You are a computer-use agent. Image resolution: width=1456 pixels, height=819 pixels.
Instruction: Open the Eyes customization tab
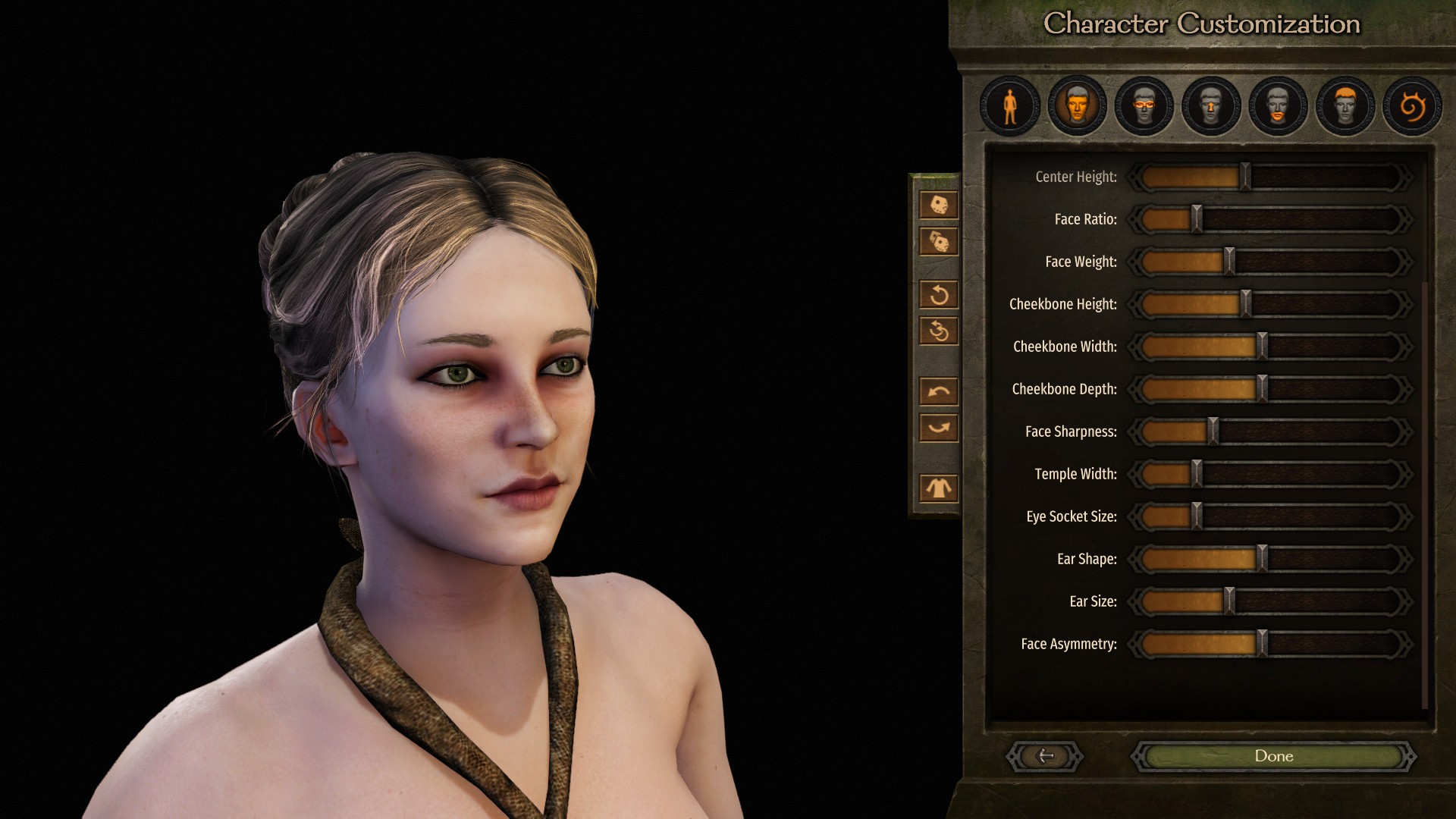[x=1144, y=106]
